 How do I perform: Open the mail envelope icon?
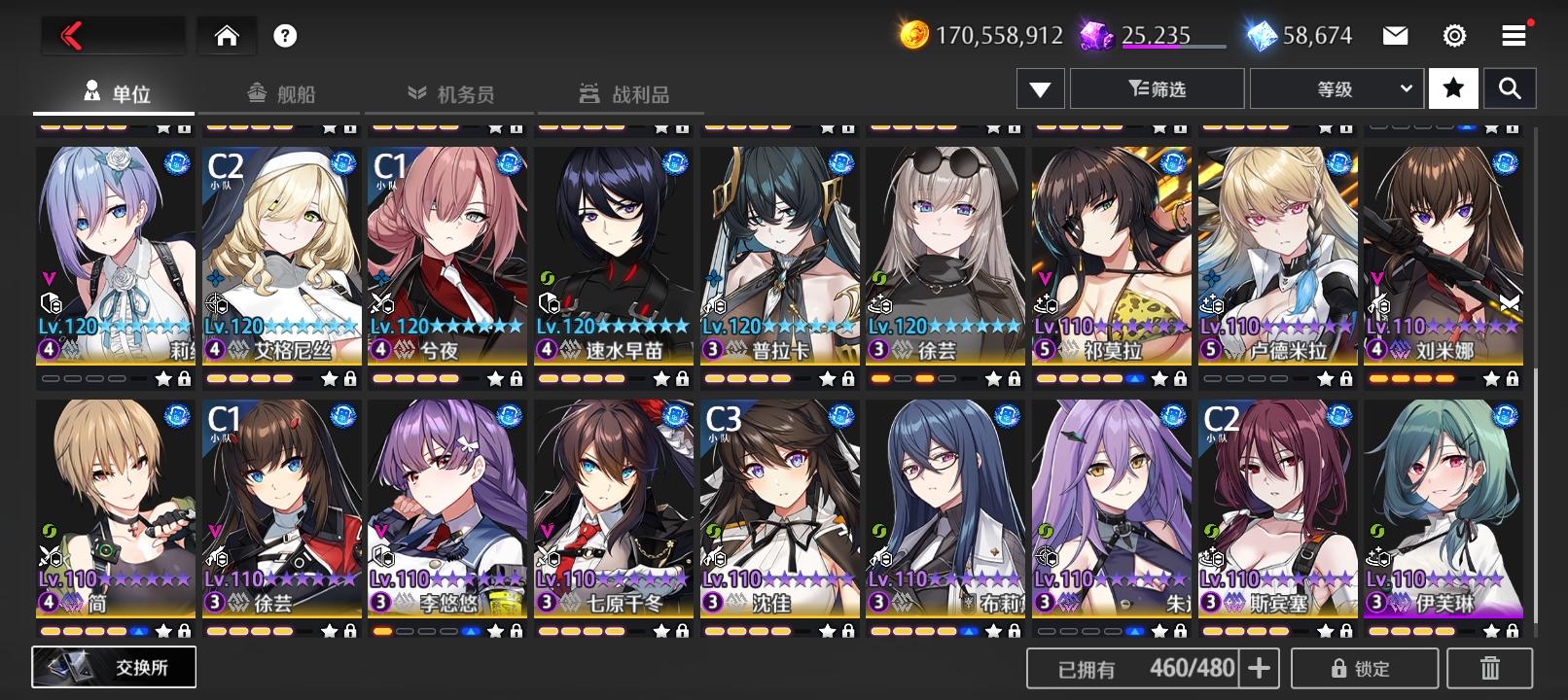1395,34
